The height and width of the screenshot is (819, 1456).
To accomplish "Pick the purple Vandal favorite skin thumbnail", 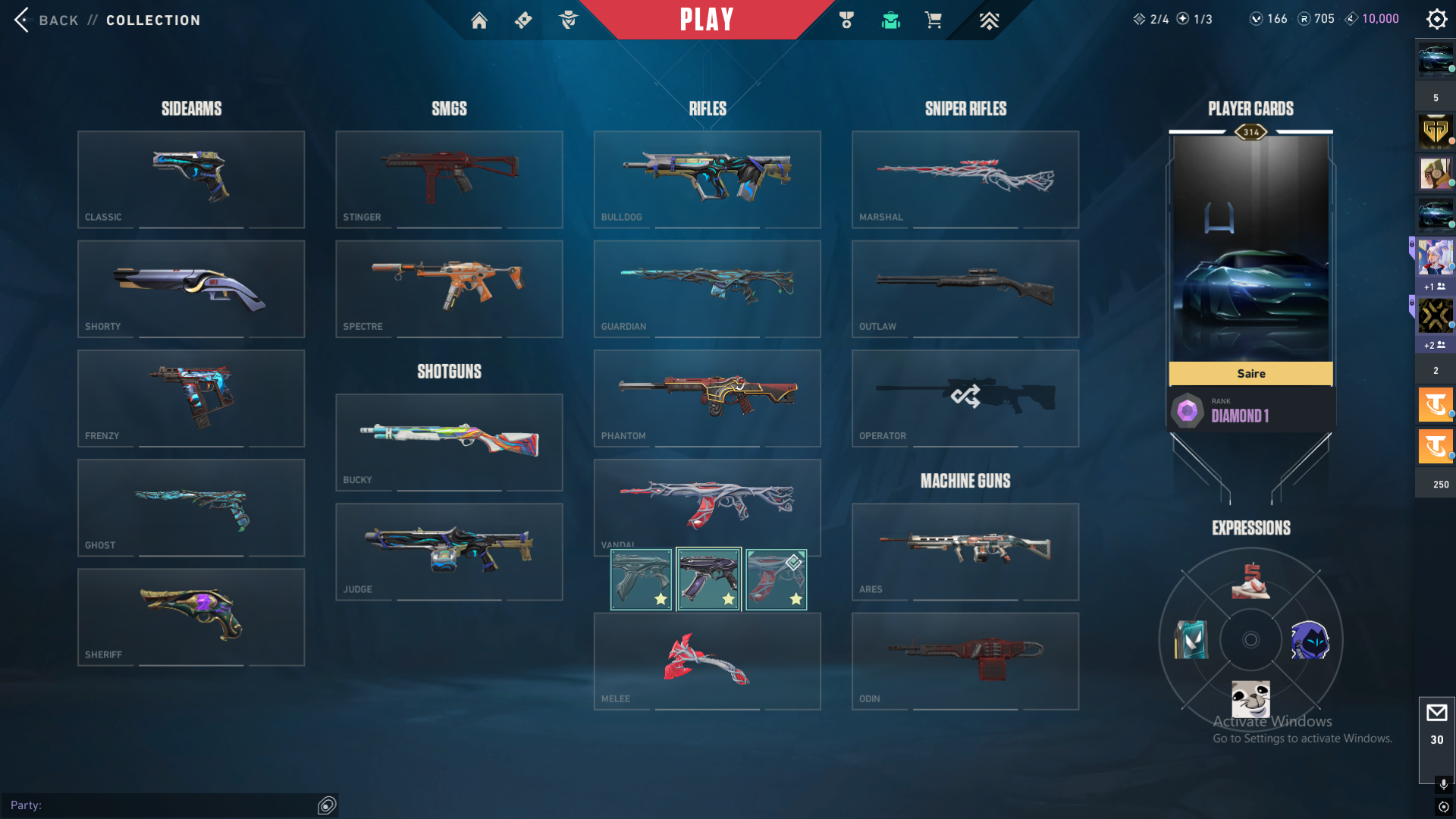I will 708,579.
